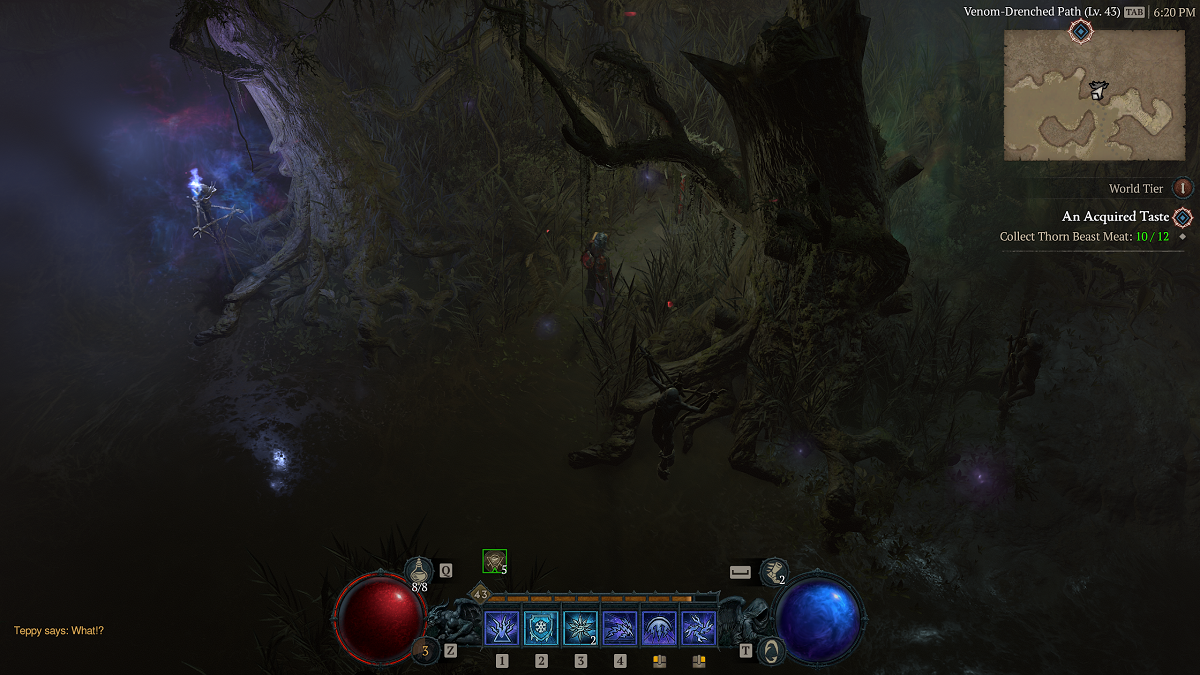Activate the first skill with lightning tree icon
Image resolution: width=1200 pixels, height=675 pixels.
(x=502, y=629)
